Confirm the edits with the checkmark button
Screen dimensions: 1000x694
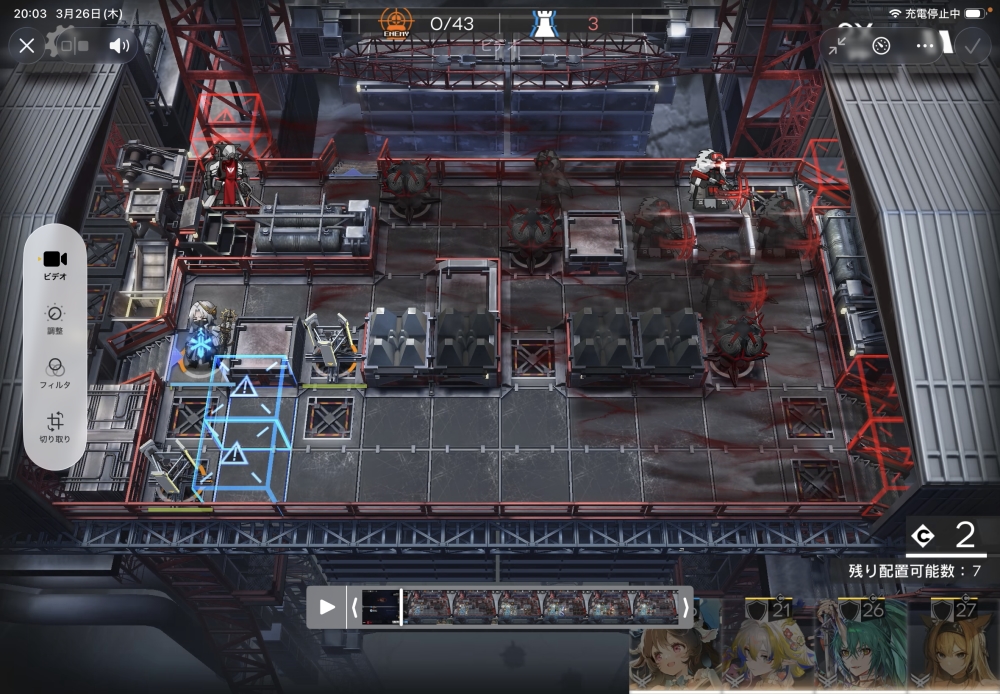click(969, 45)
